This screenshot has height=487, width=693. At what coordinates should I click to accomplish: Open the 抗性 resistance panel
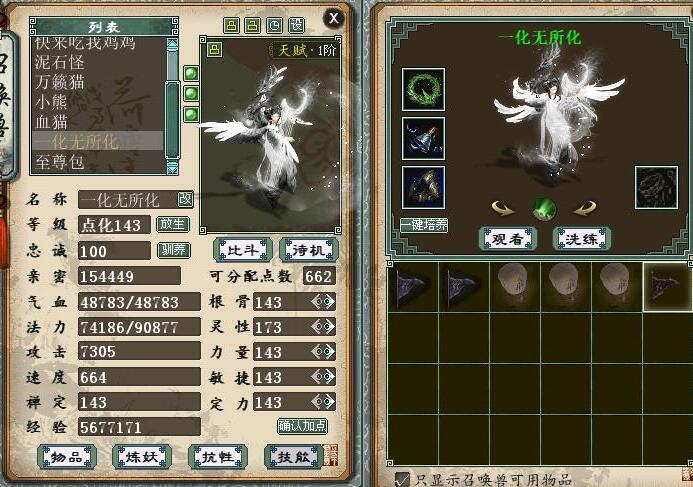point(217,457)
